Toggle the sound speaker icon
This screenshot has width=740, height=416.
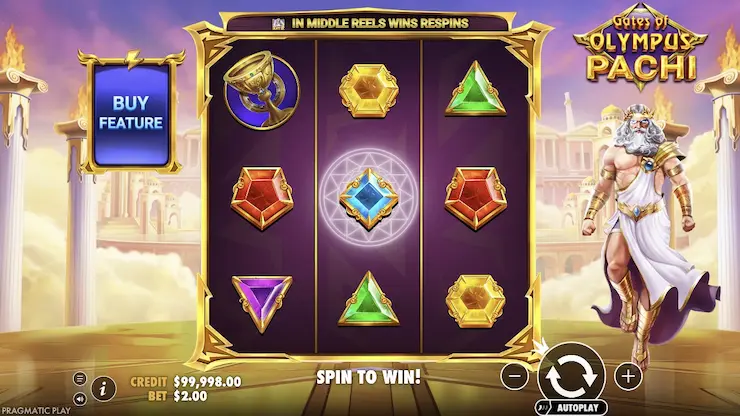[x=80, y=397]
